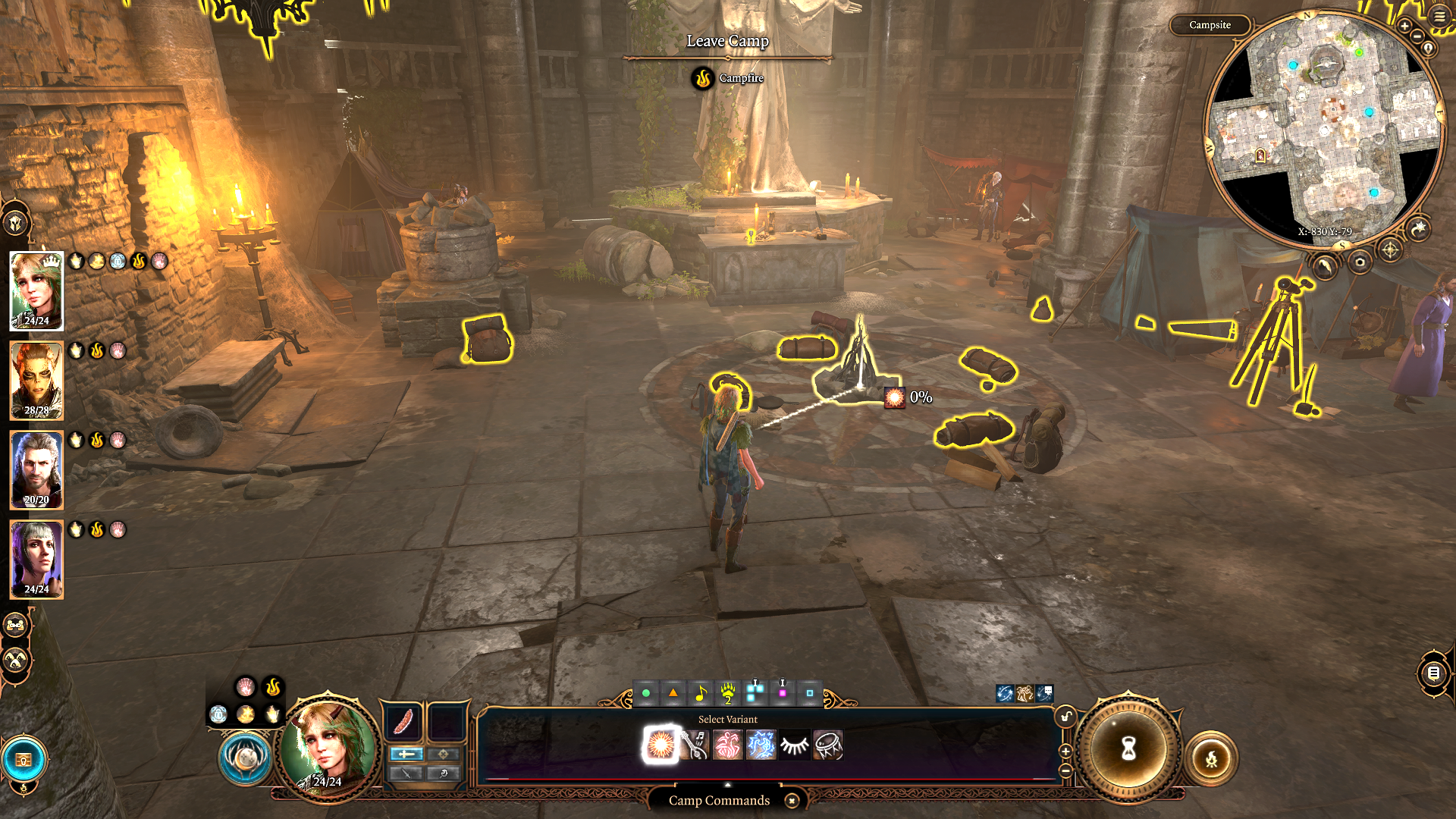Select the Lae'zel party portrait

click(x=36, y=381)
